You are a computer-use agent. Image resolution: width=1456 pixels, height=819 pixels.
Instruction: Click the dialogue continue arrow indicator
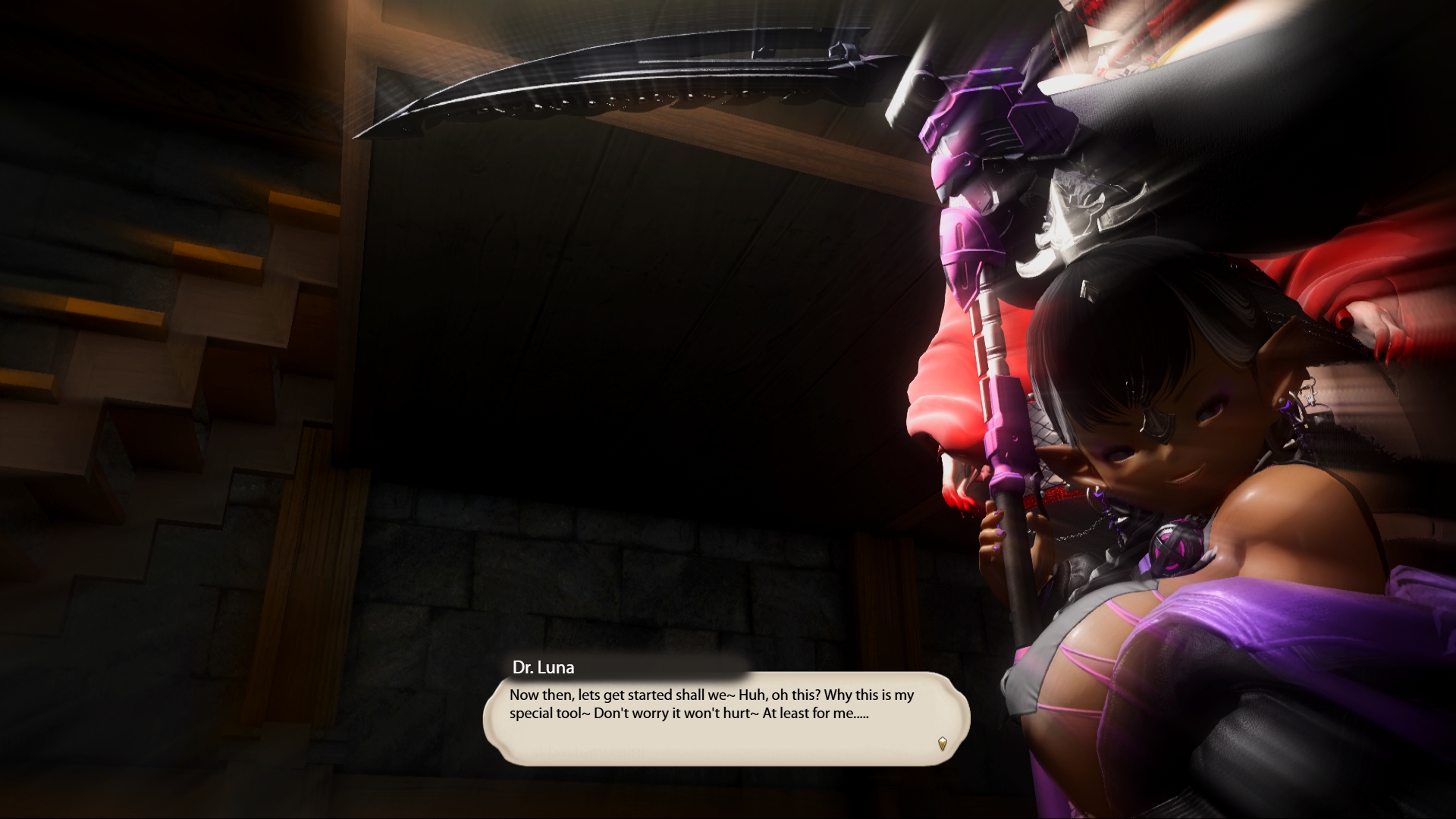click(942, 743)
